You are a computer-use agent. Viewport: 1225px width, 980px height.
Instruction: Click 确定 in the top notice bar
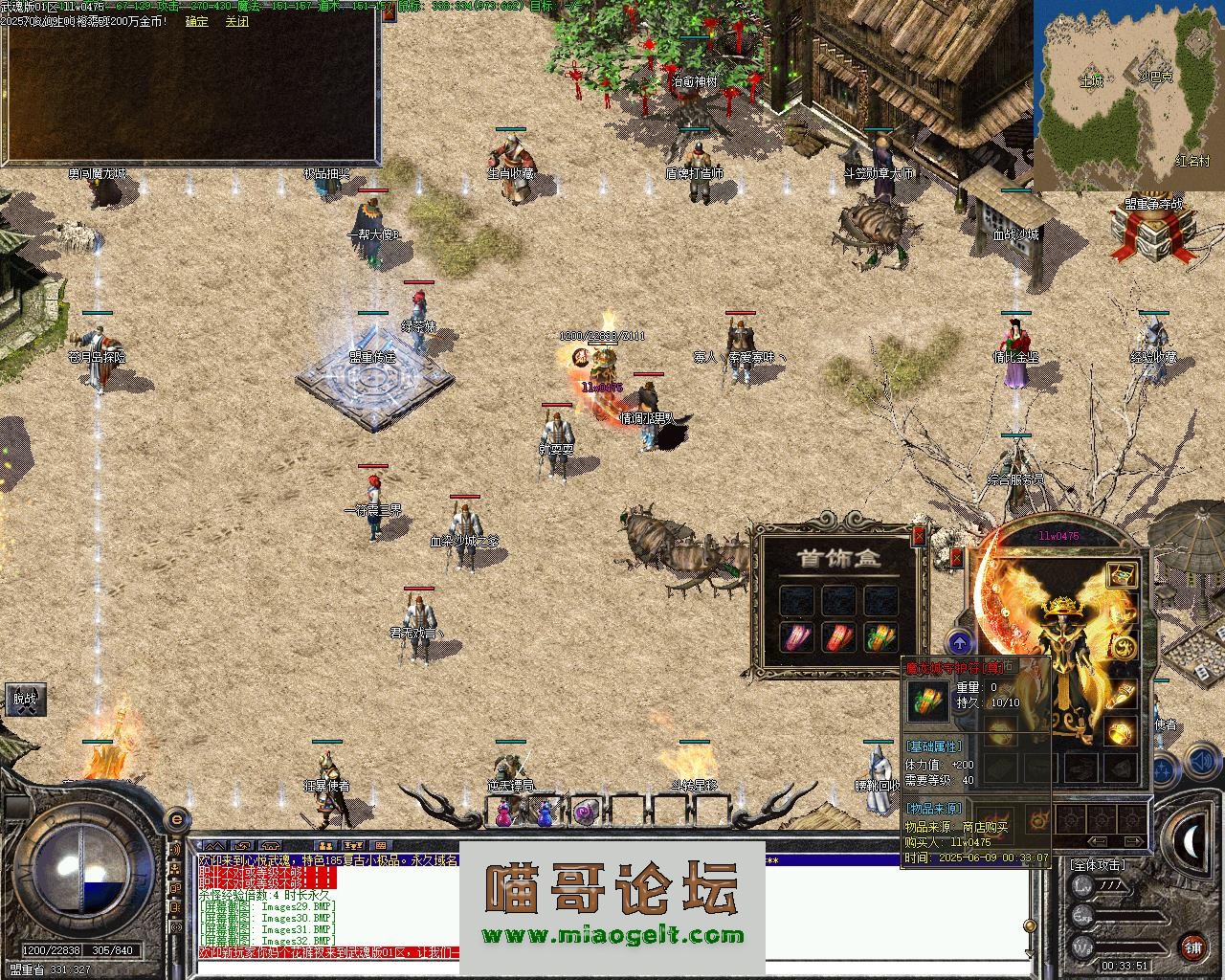[x=196, y=21]
